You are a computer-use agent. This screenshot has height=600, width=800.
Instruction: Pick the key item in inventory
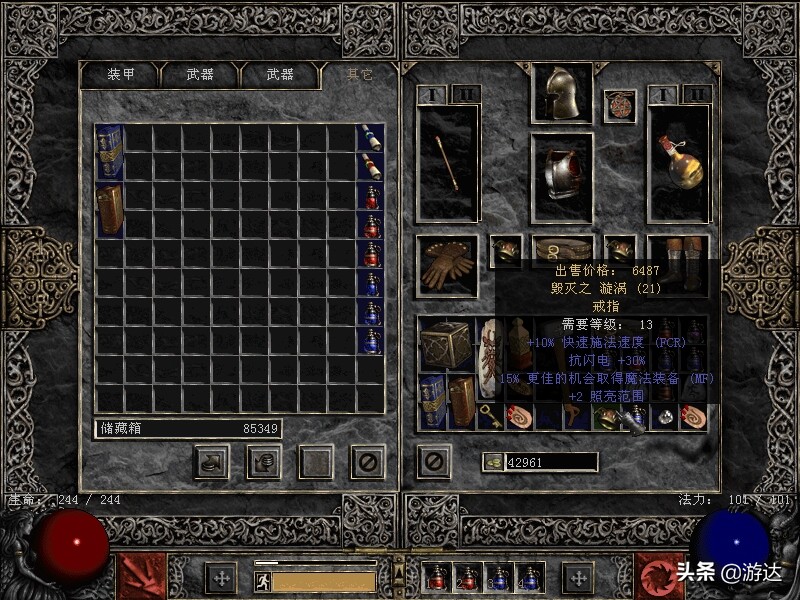tap(492, 416)
